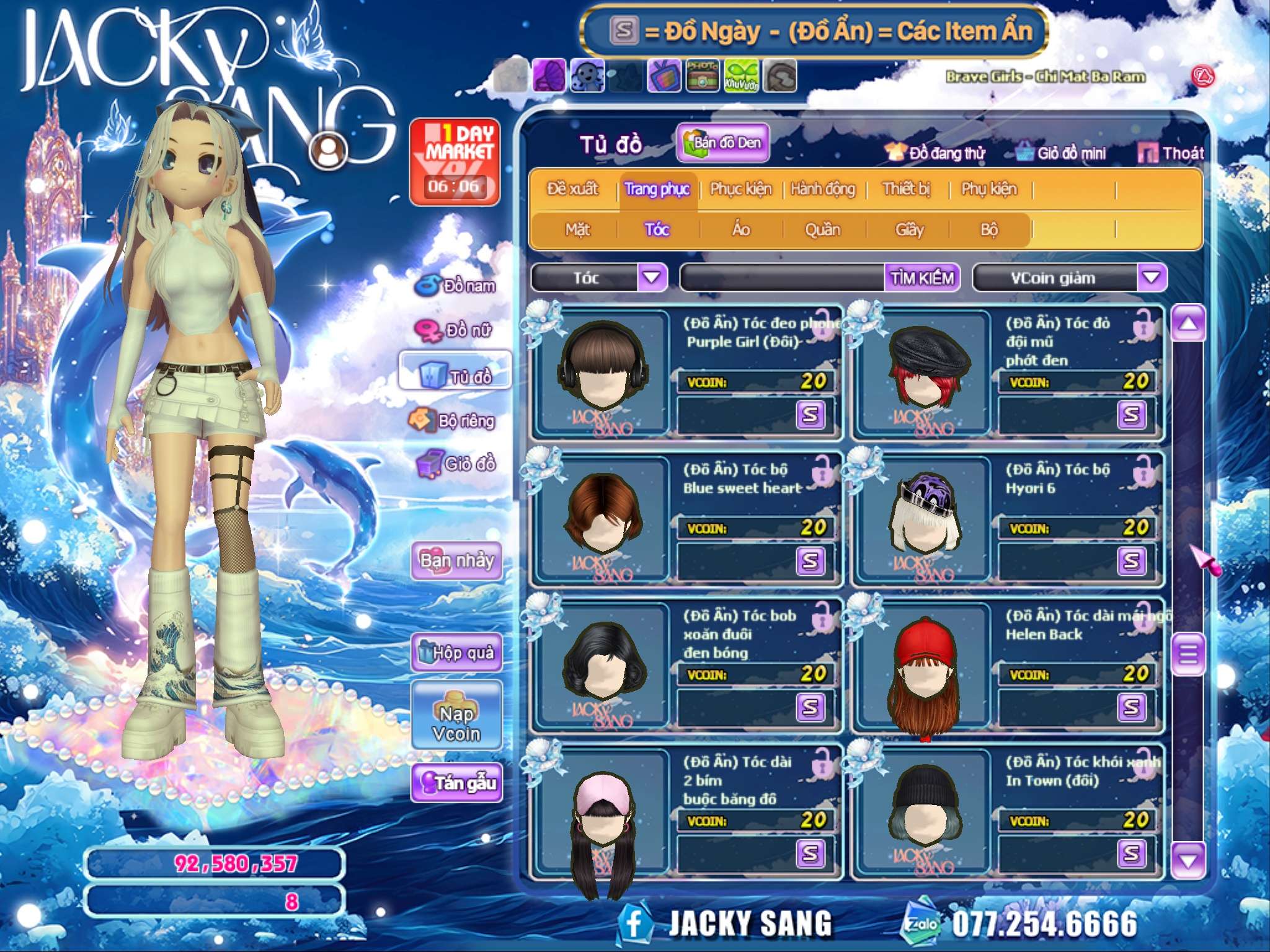Open the Tóc filter dropdown
This screenshot has height=952, width=1270.
[x=652, y=277]
